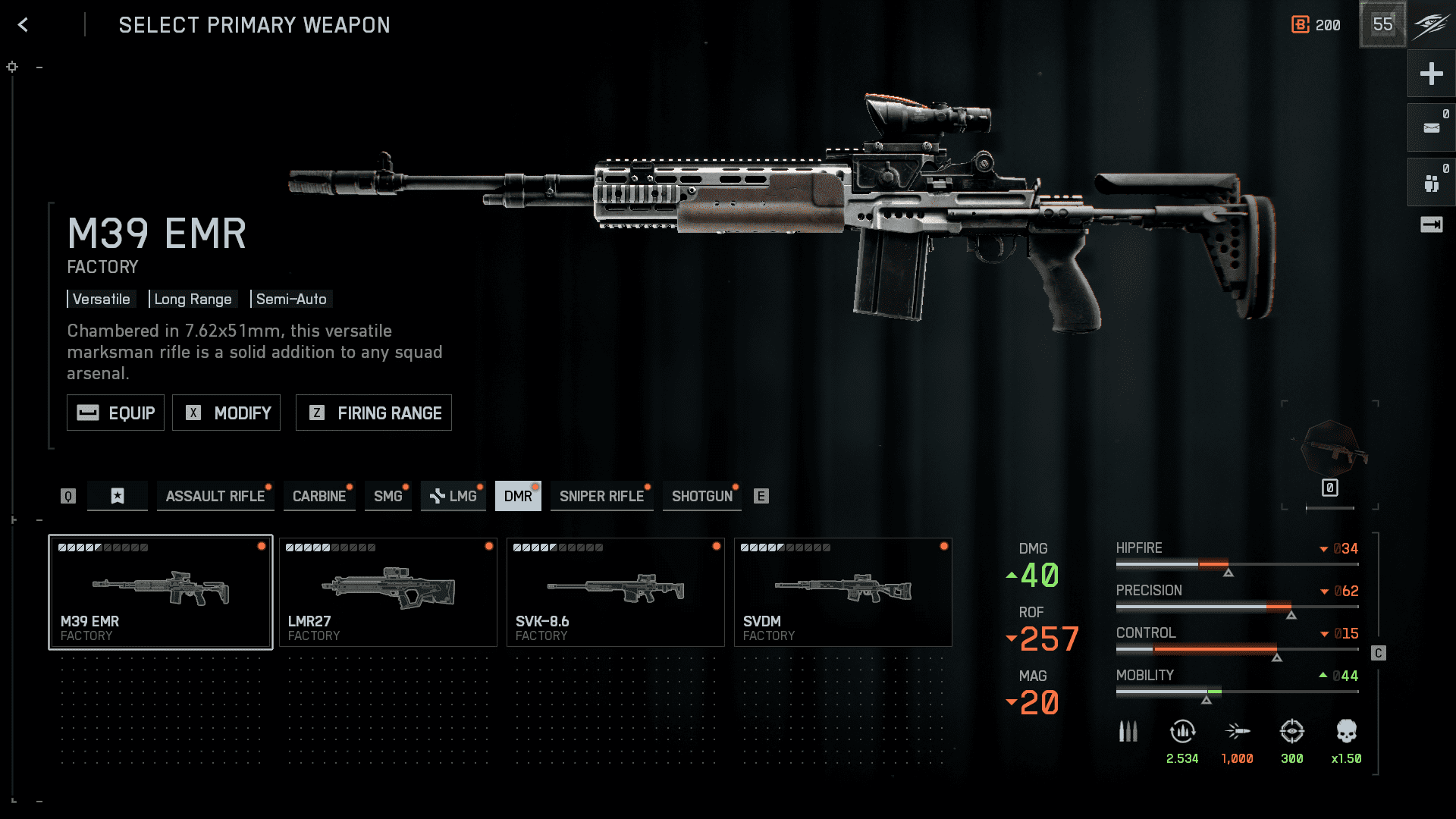Viewport: 1456px width, 819px height.
Task: Choose the DMR tab
Action: coord(518,496)
